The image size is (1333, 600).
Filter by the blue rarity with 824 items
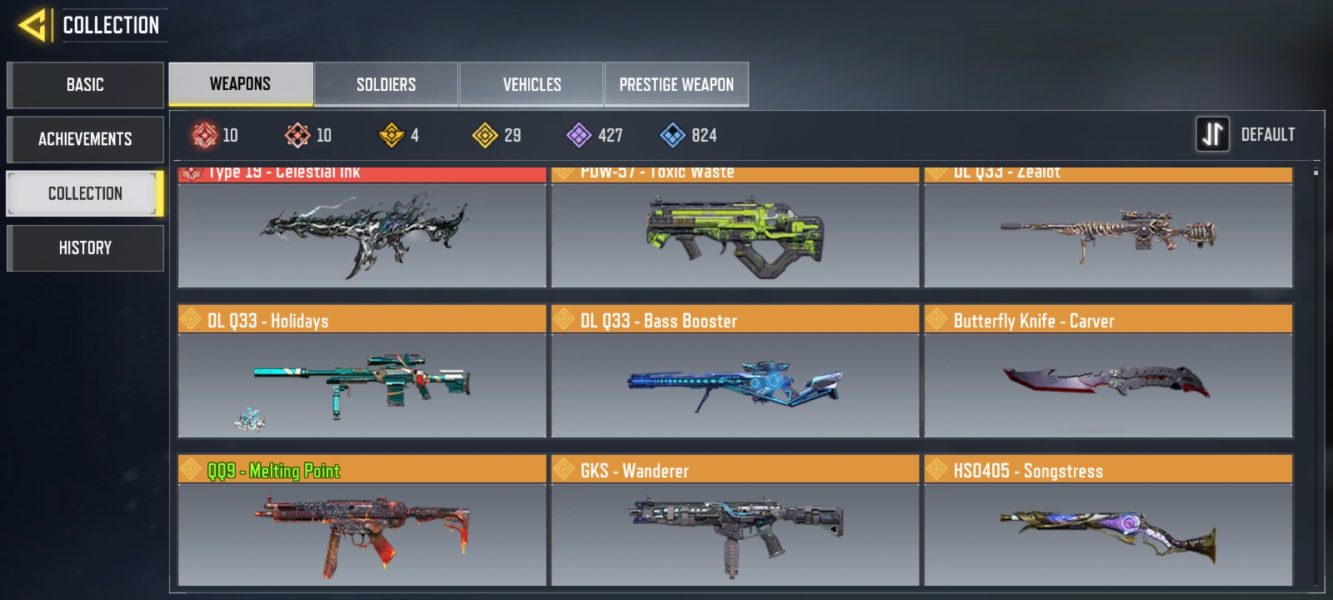click(x=689, y=135)
